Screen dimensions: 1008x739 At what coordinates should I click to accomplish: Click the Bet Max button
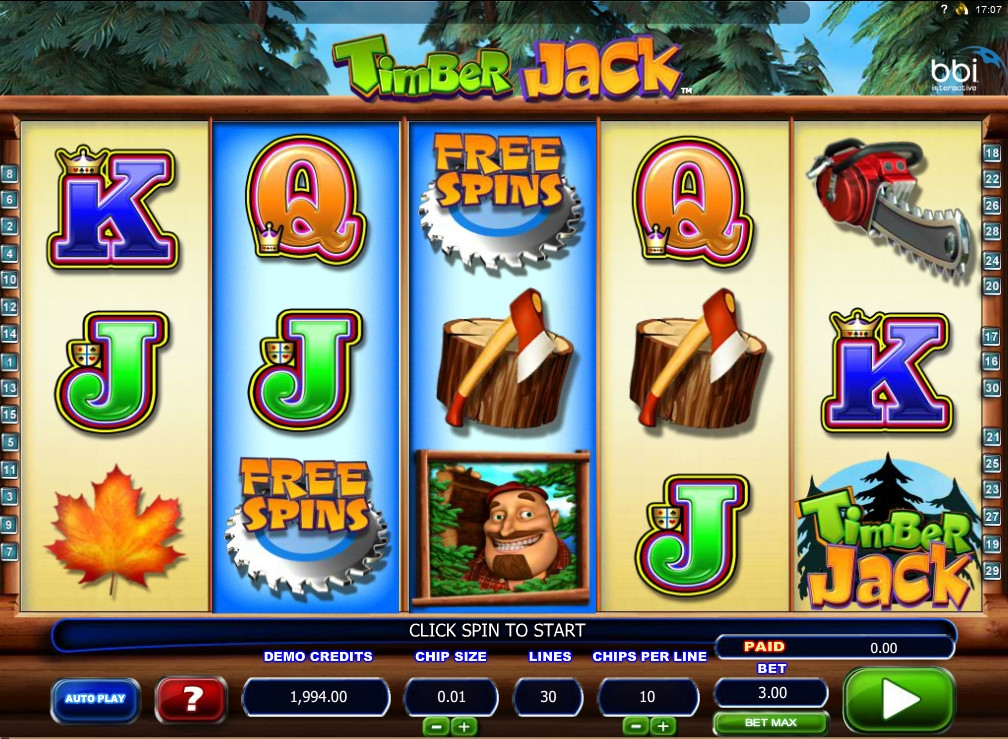770,722
